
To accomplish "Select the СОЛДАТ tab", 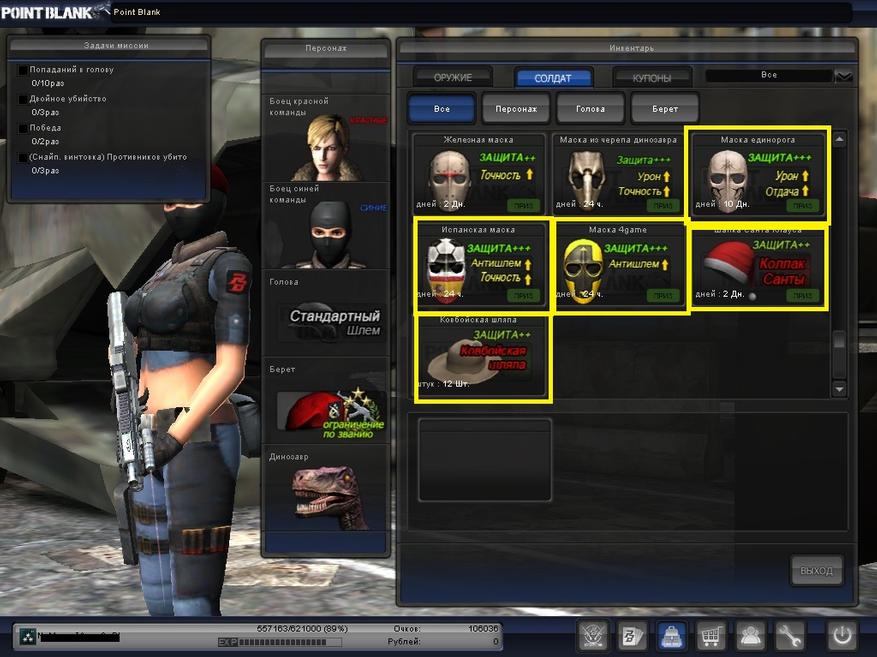I will click(x=554, y=77).
